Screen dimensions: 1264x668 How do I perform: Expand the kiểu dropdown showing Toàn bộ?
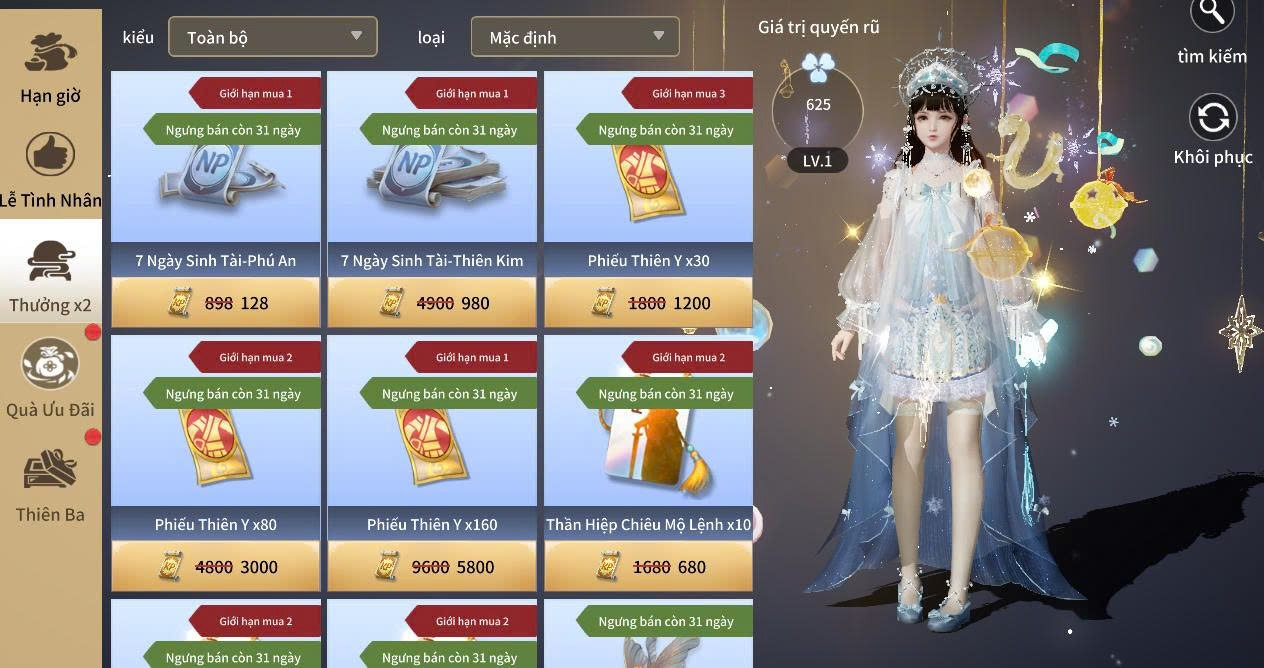(x=272, y=37)
